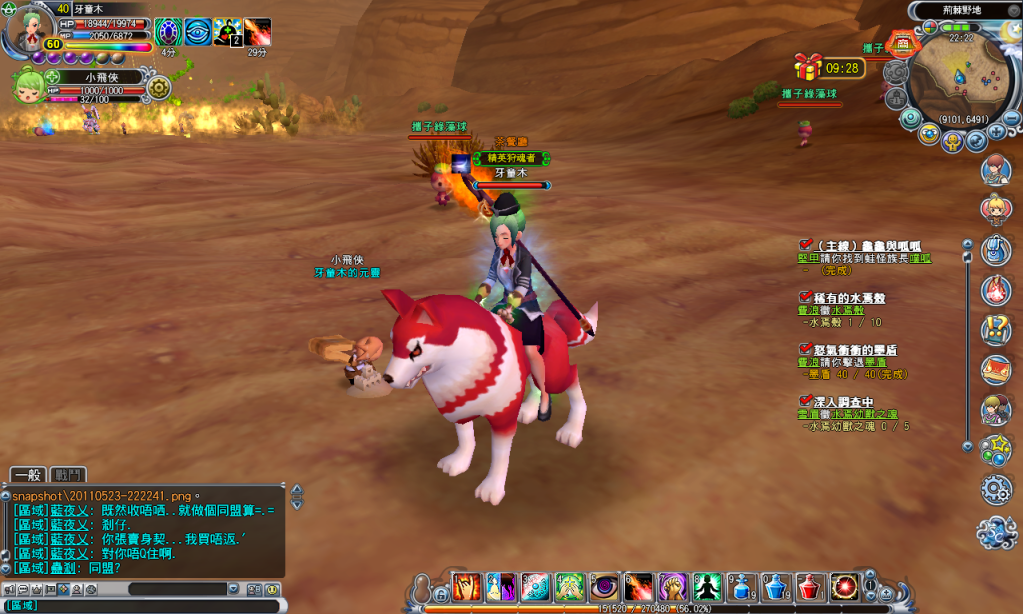Switch to the 戰鬥 chat tab

point(69,475)
